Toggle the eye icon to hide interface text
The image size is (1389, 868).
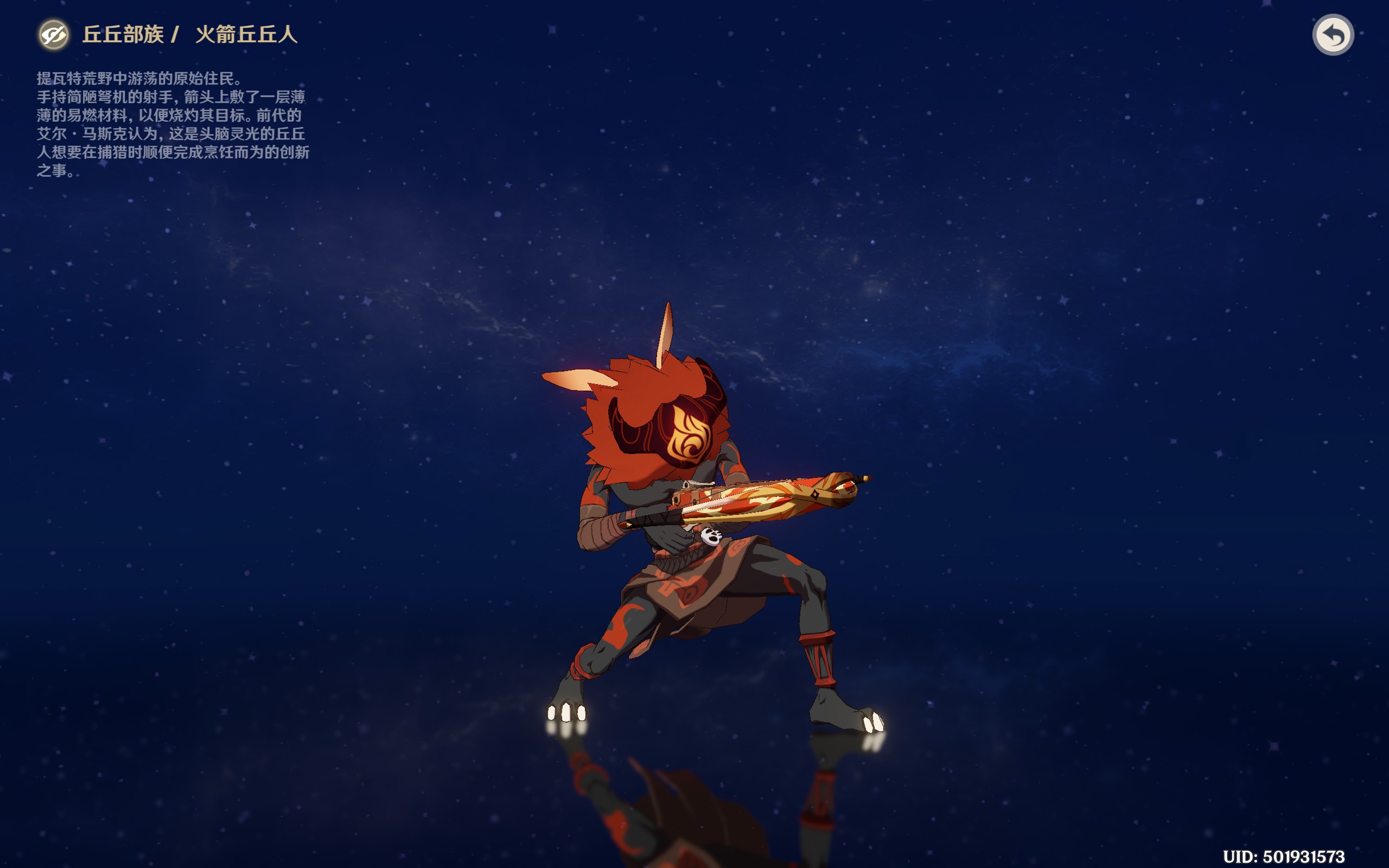[53, 35]
